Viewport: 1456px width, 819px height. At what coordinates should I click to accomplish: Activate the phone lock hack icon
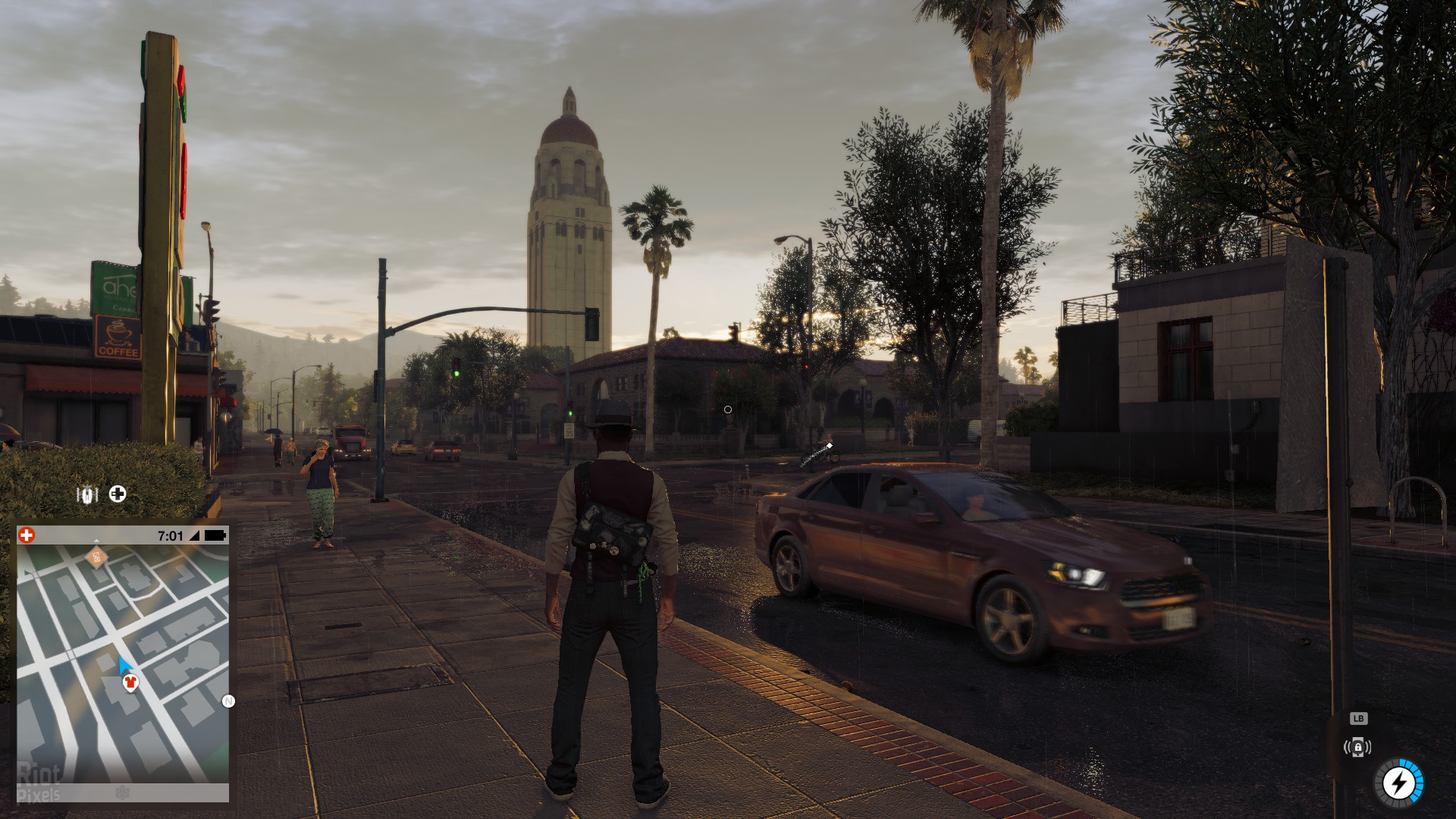(x=1357, y=748)
